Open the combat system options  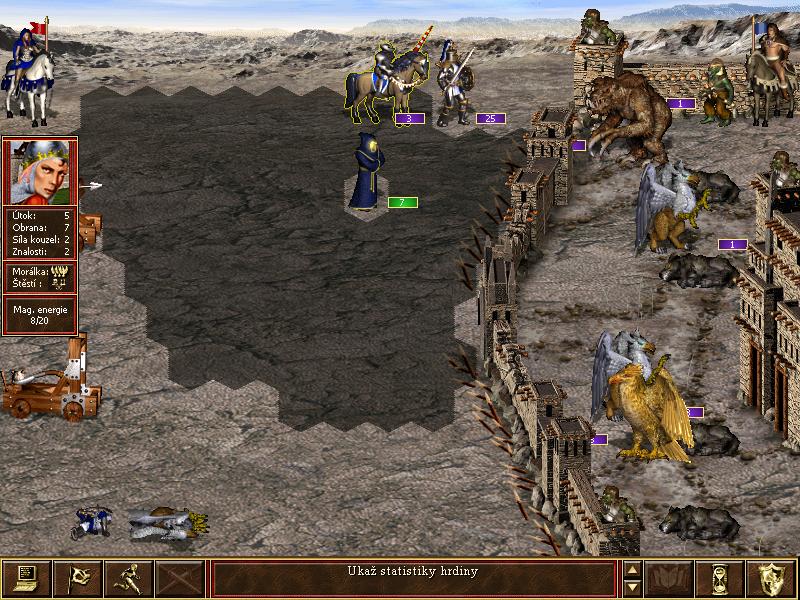point(26,578)
